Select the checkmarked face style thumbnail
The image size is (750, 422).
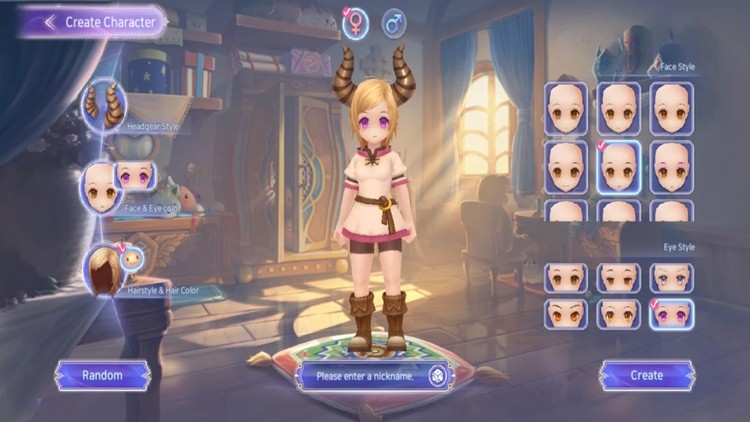619,166
